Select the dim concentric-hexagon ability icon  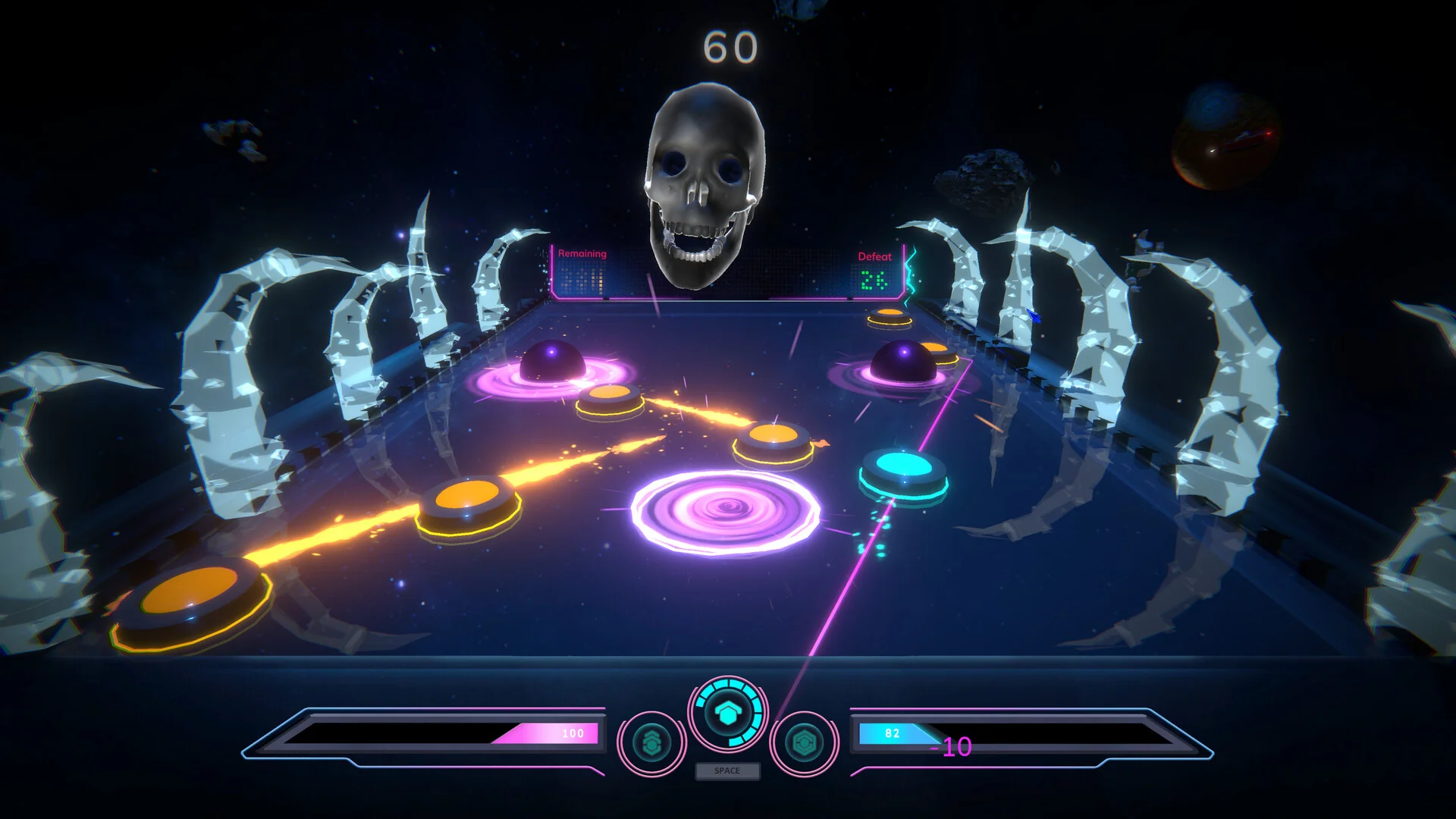pos(804,743)
